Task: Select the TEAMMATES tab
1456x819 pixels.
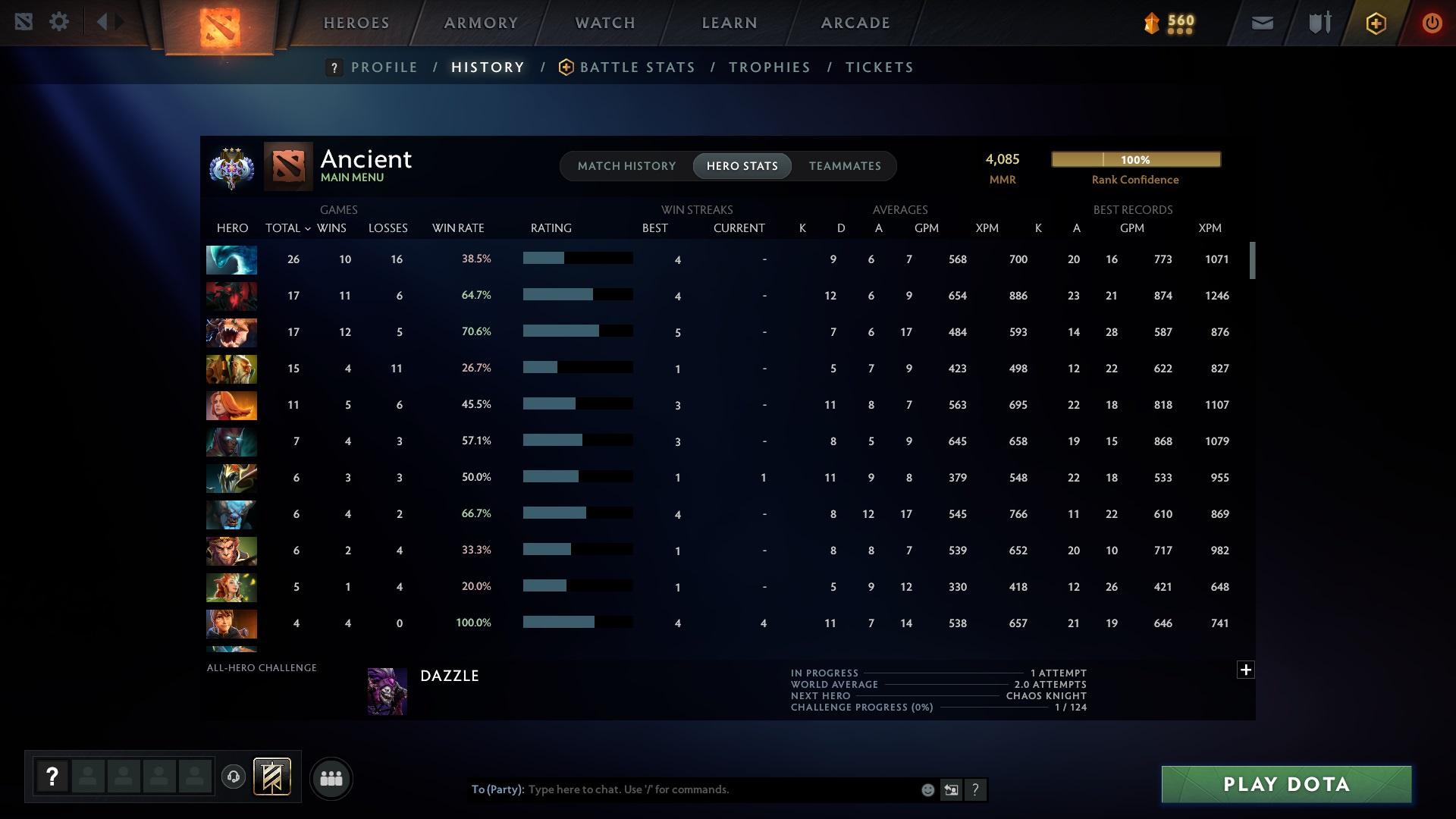Action: coord(844,165)
